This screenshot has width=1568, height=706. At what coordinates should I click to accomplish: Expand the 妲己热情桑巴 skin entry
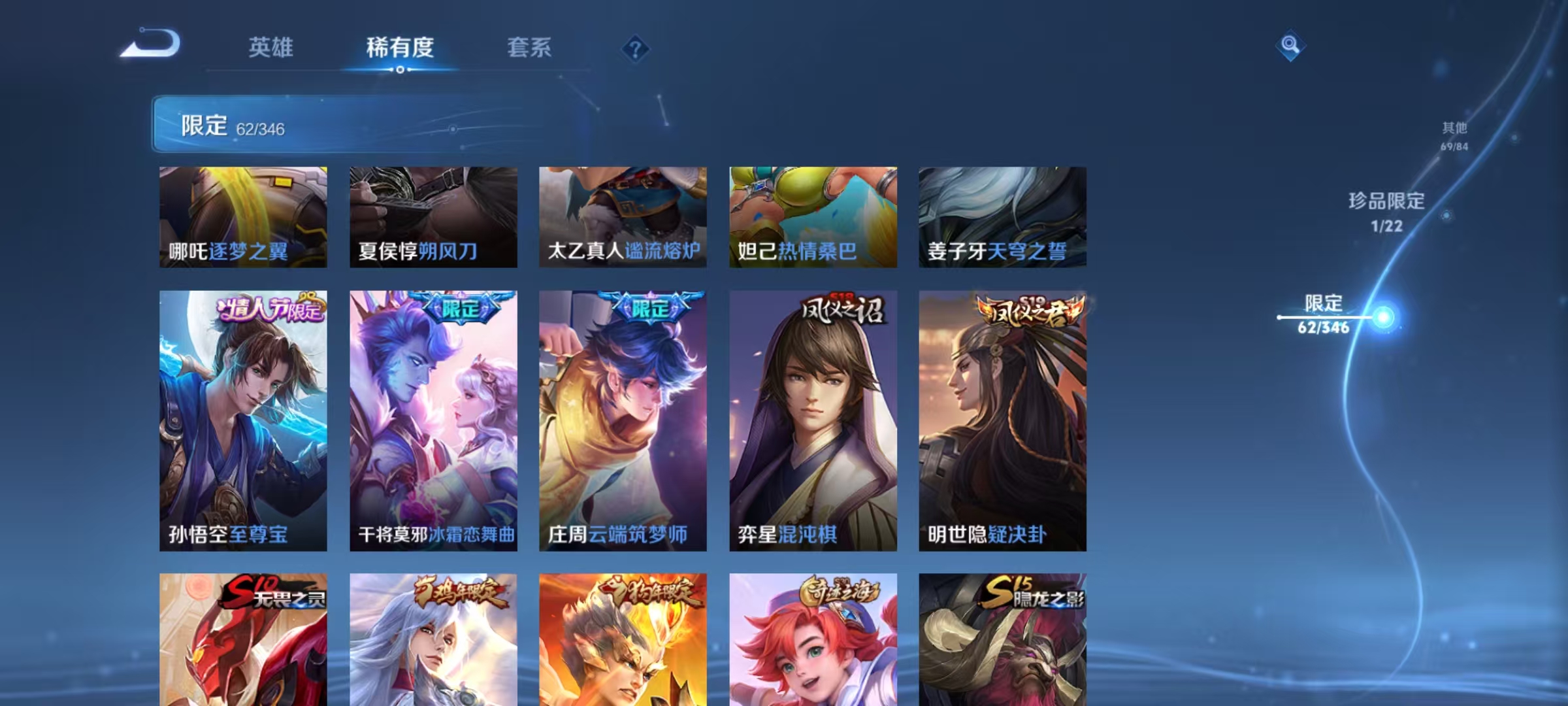pos(813,216)
